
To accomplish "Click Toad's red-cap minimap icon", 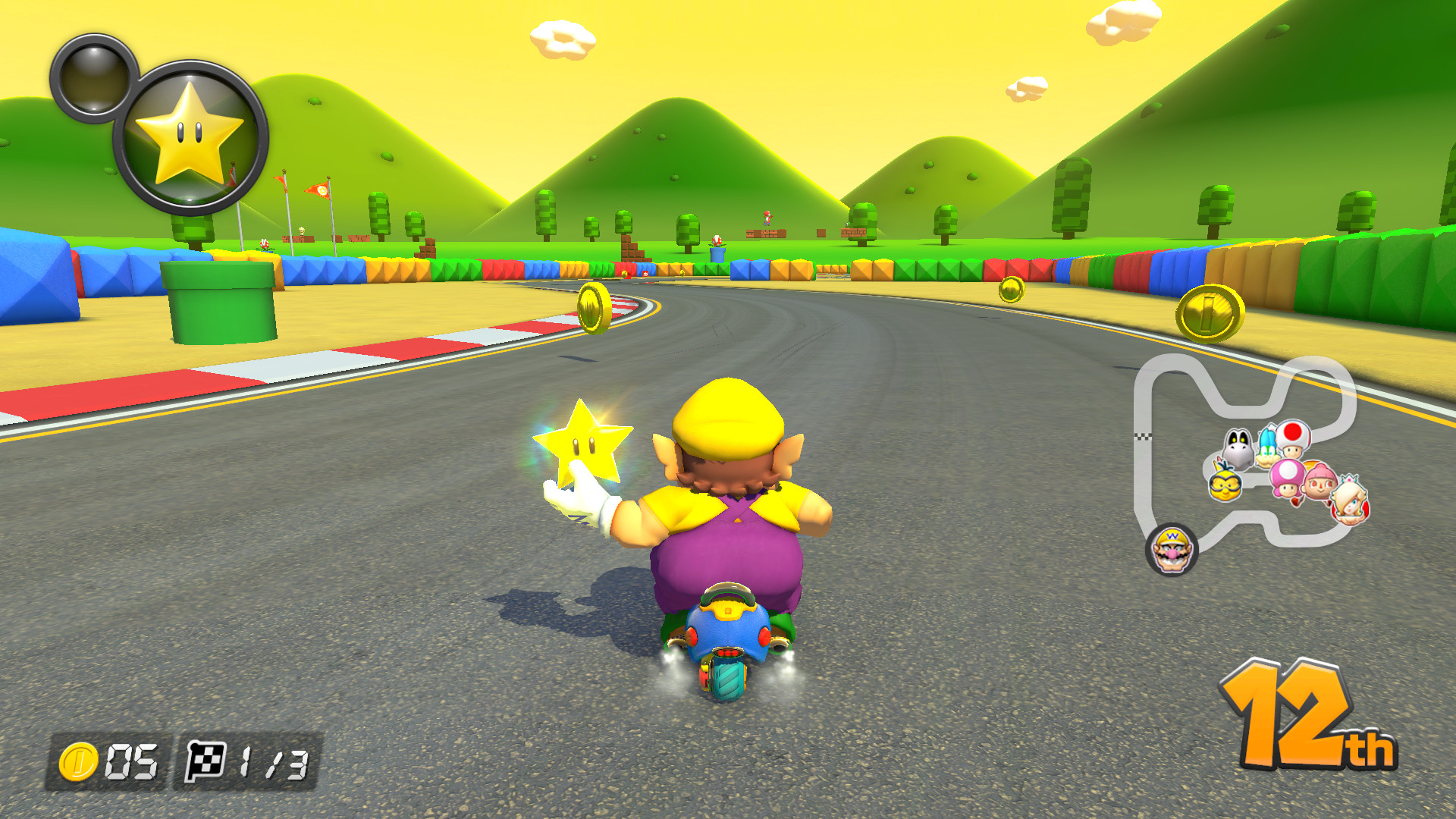I will click(x=1291, y=438).
